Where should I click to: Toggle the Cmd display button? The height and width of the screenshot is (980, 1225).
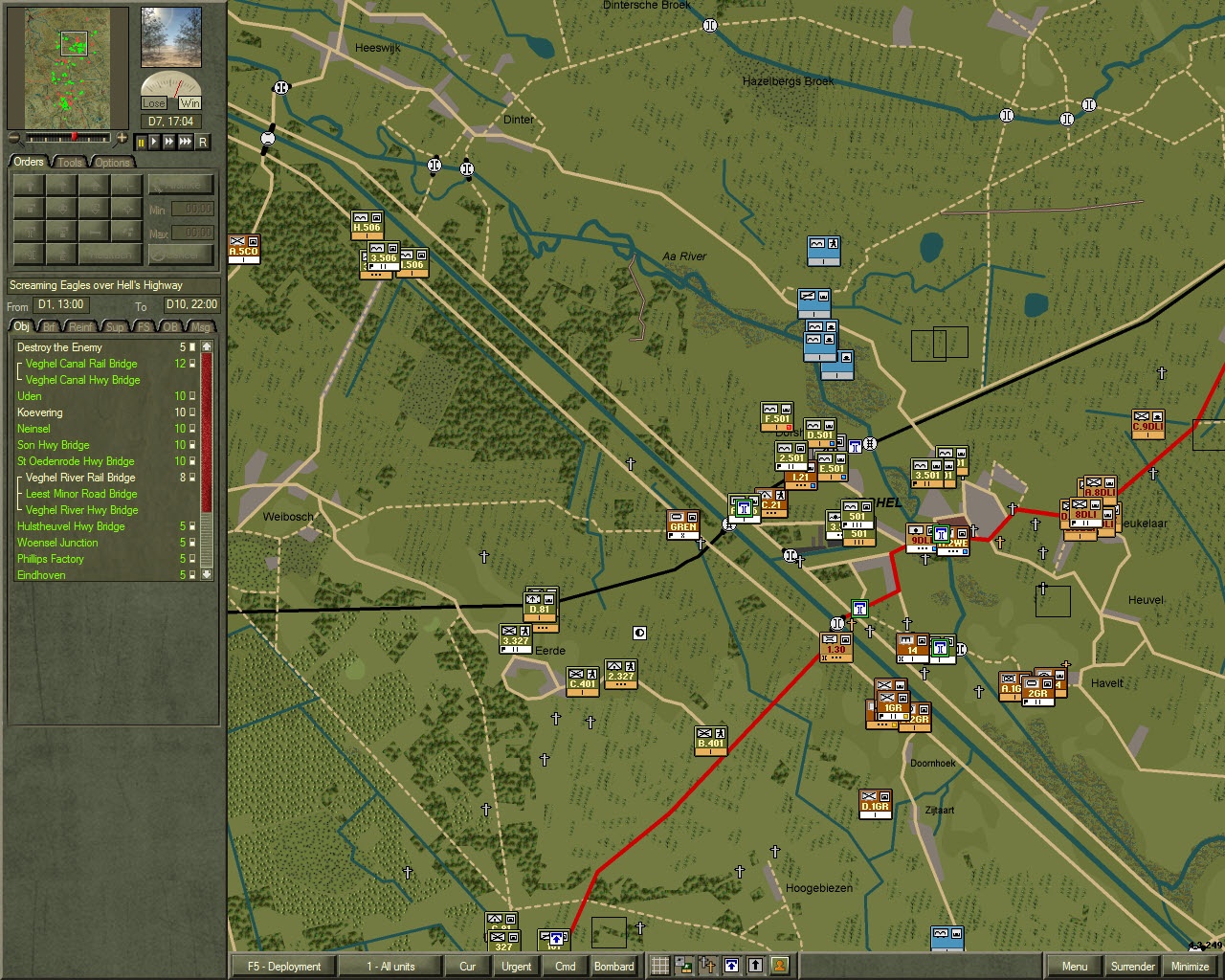pos(564,967)
